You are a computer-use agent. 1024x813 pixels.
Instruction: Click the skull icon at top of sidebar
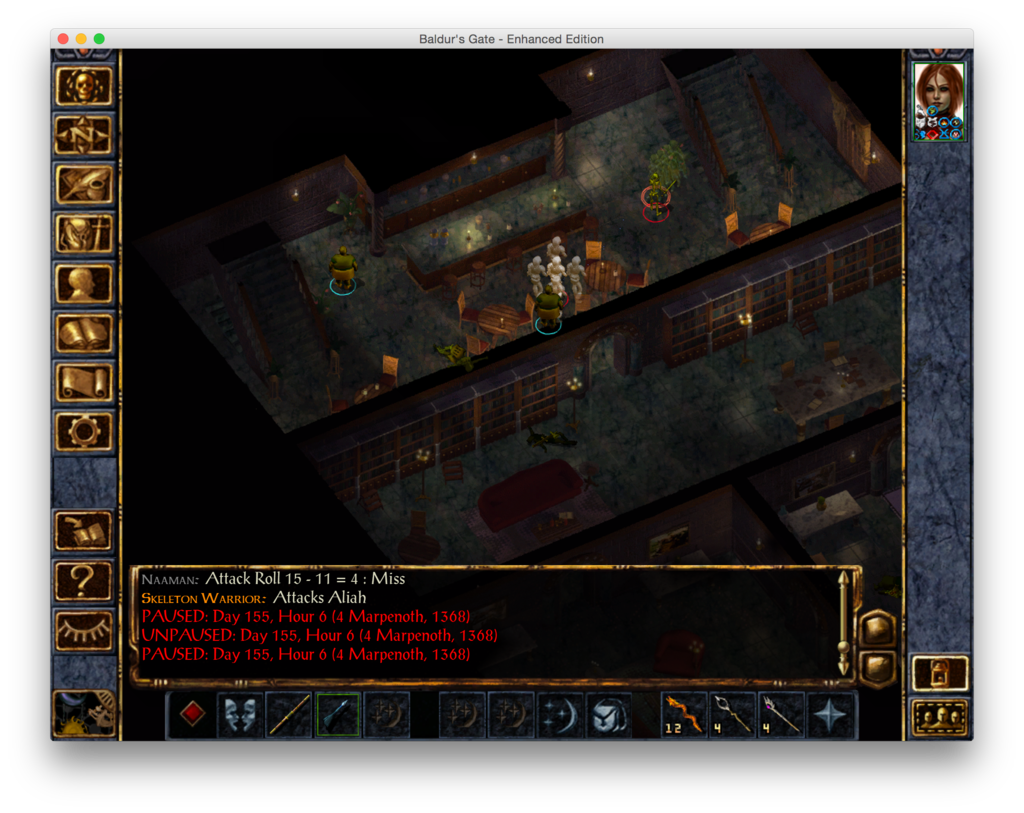coord(84,87)
